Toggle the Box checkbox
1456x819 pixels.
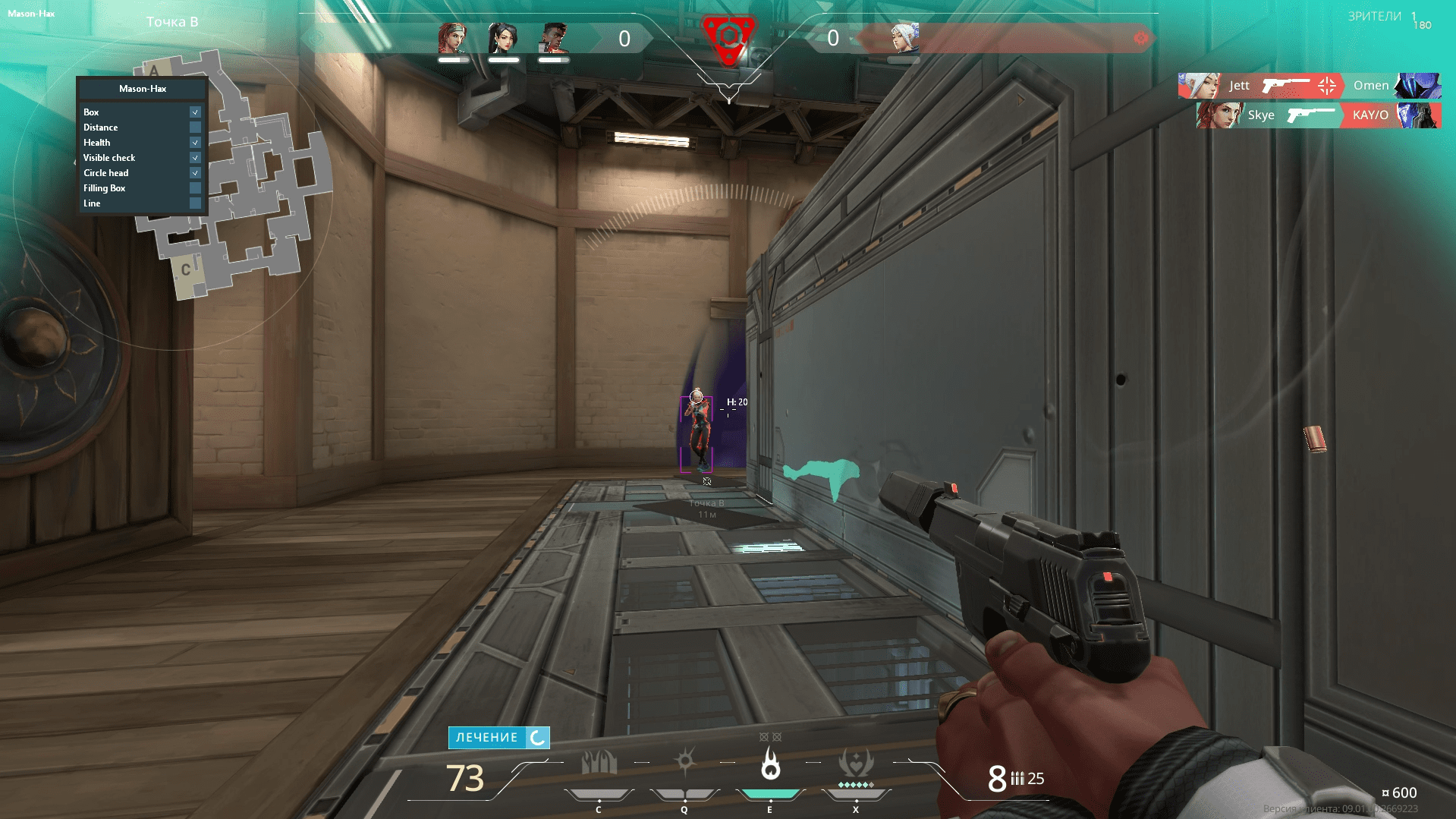click(x=195, y=112)
